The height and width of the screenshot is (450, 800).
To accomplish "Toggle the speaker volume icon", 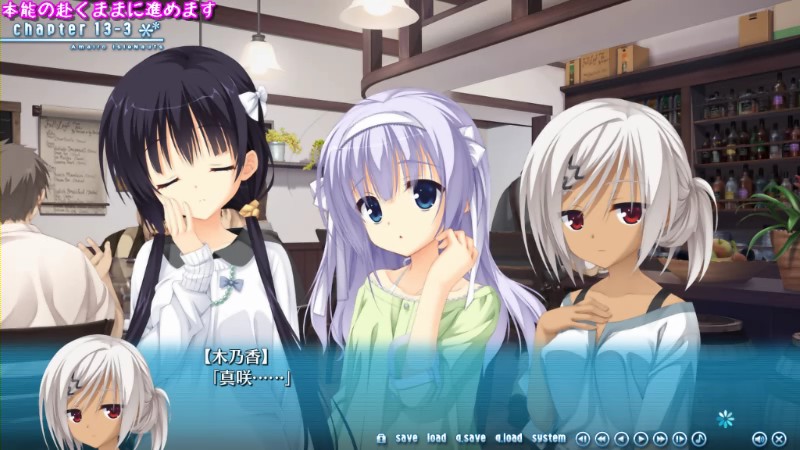I will [x=760, y=438].
